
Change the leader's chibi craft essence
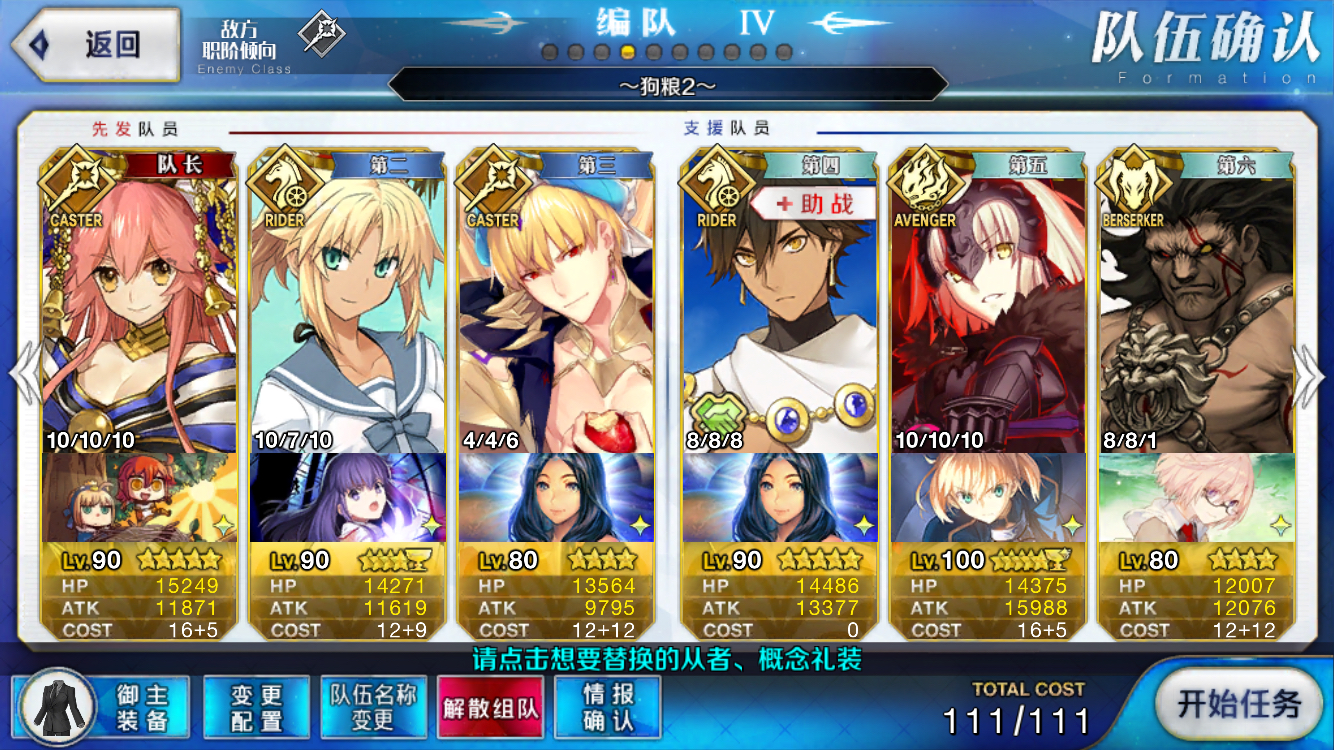tap(140, 497)
